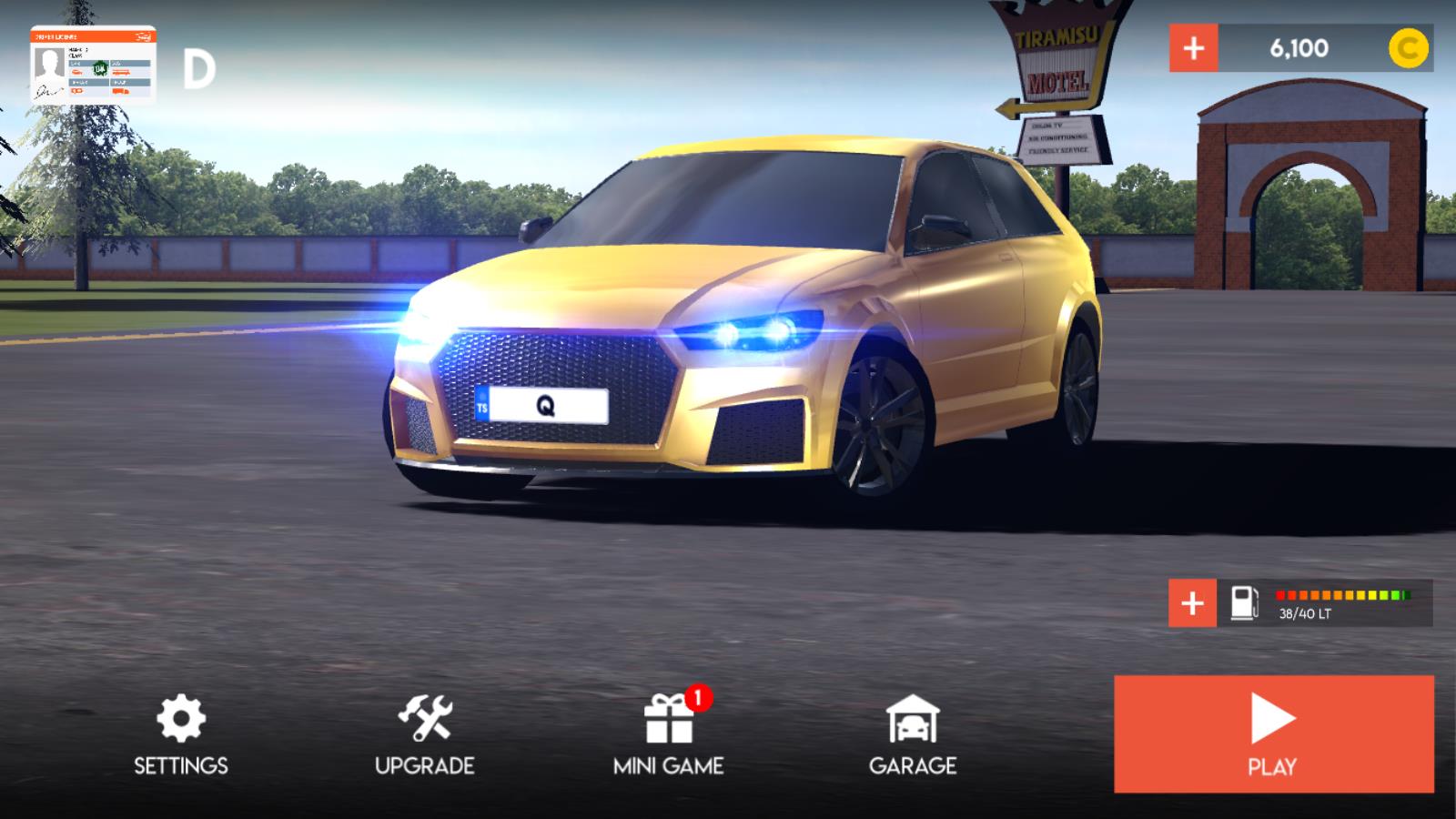The height and width of the screenshot is (819, 1456).
Task: Click the gold coin currency icon
Action: (1409, 48)
